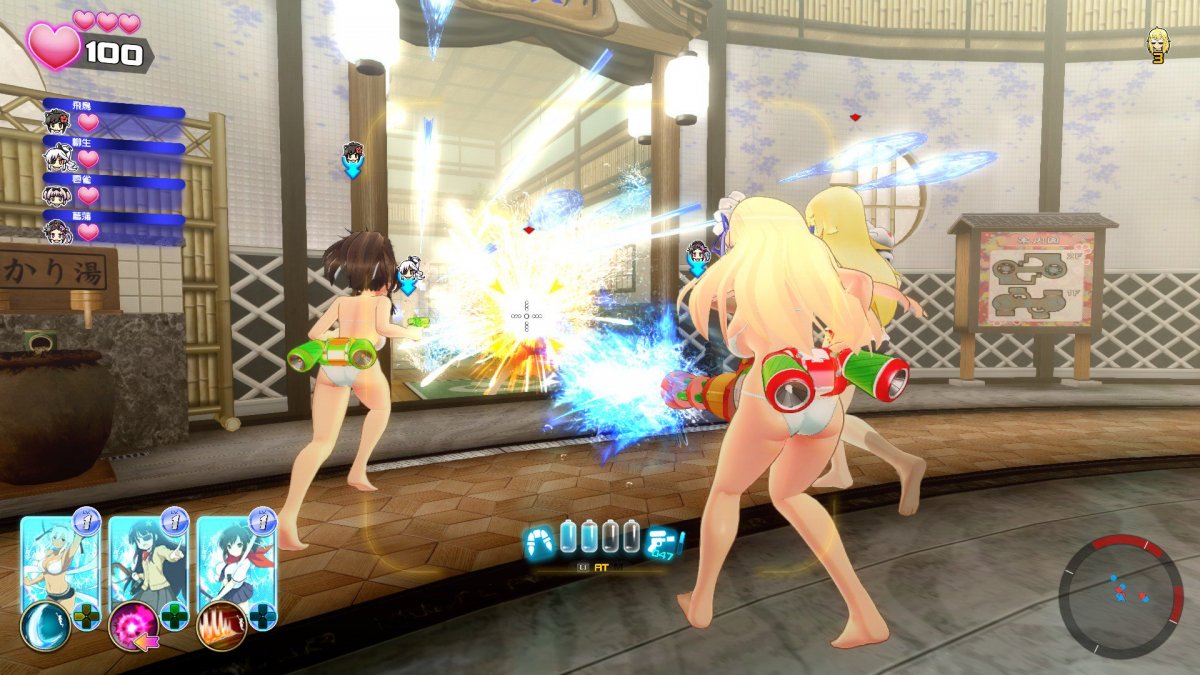
Task: Click the circular minimap radar
Action: pyautogui.click(x=1121, y=596)
